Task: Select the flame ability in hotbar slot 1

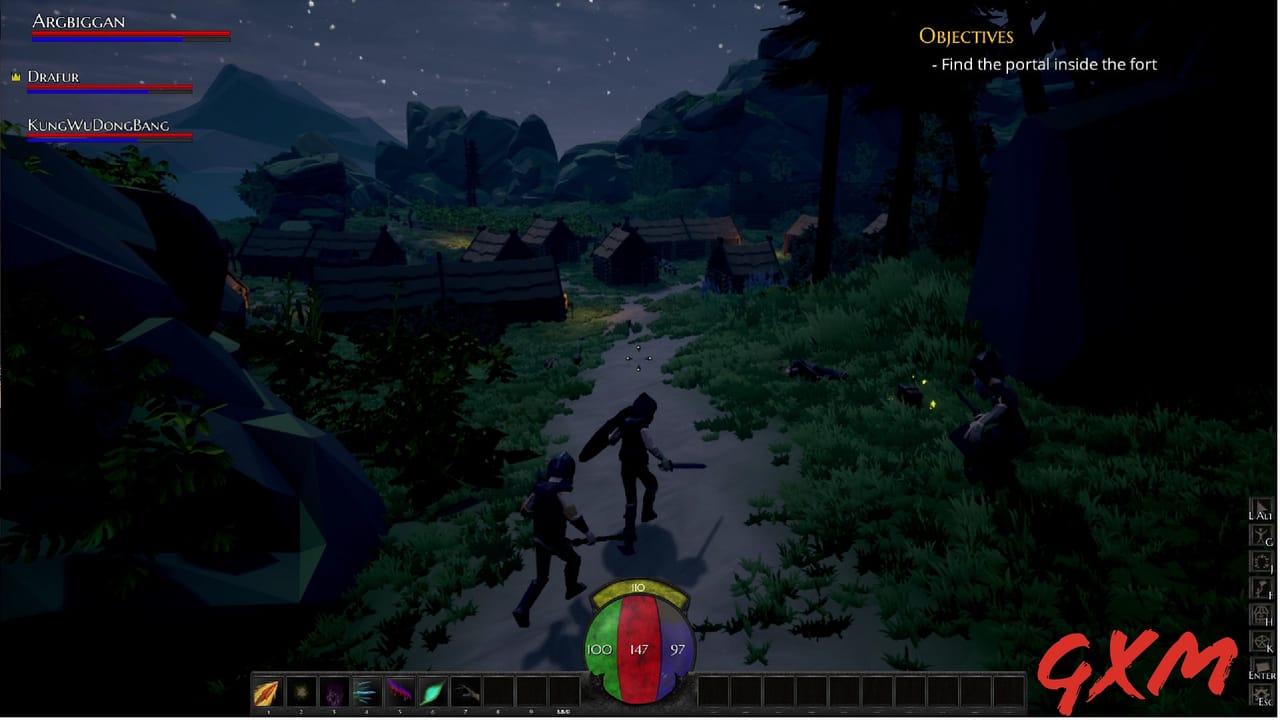Action: [267, 691]
